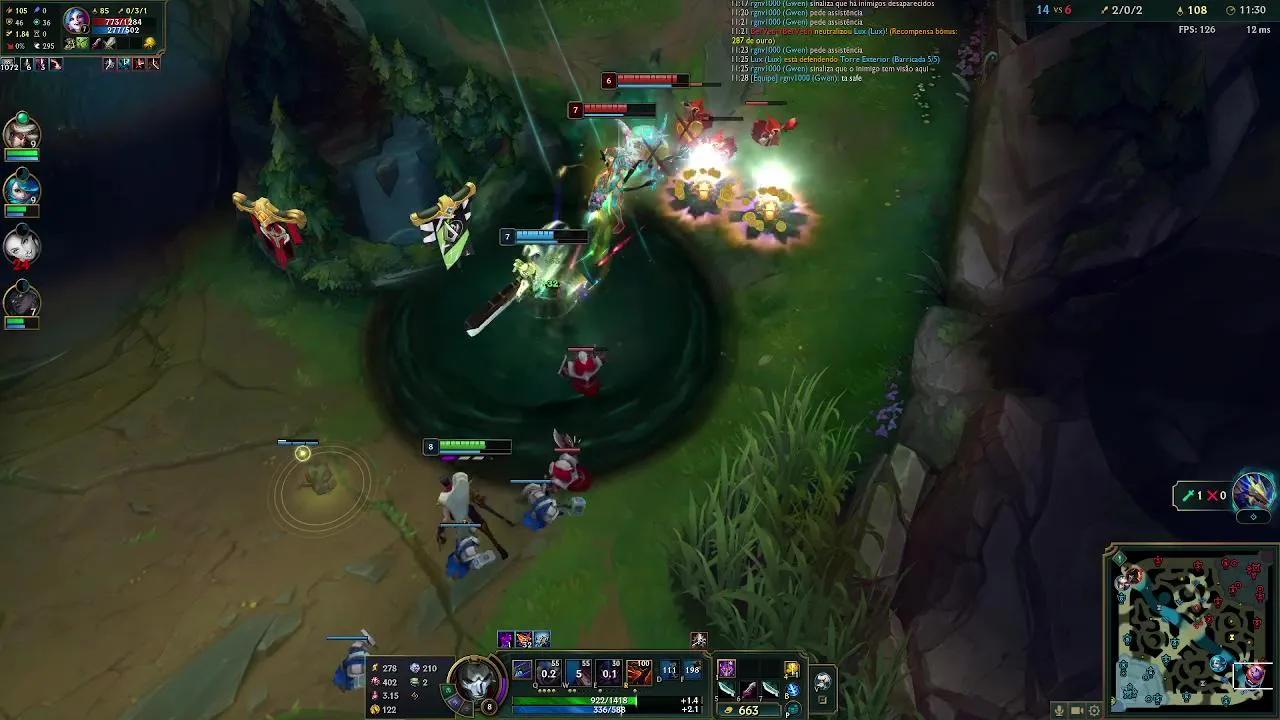The width and height of the screenshot is (1280, 720).
Task: Click the green health bar in the HUD
Action: click(x=574, y=699)
